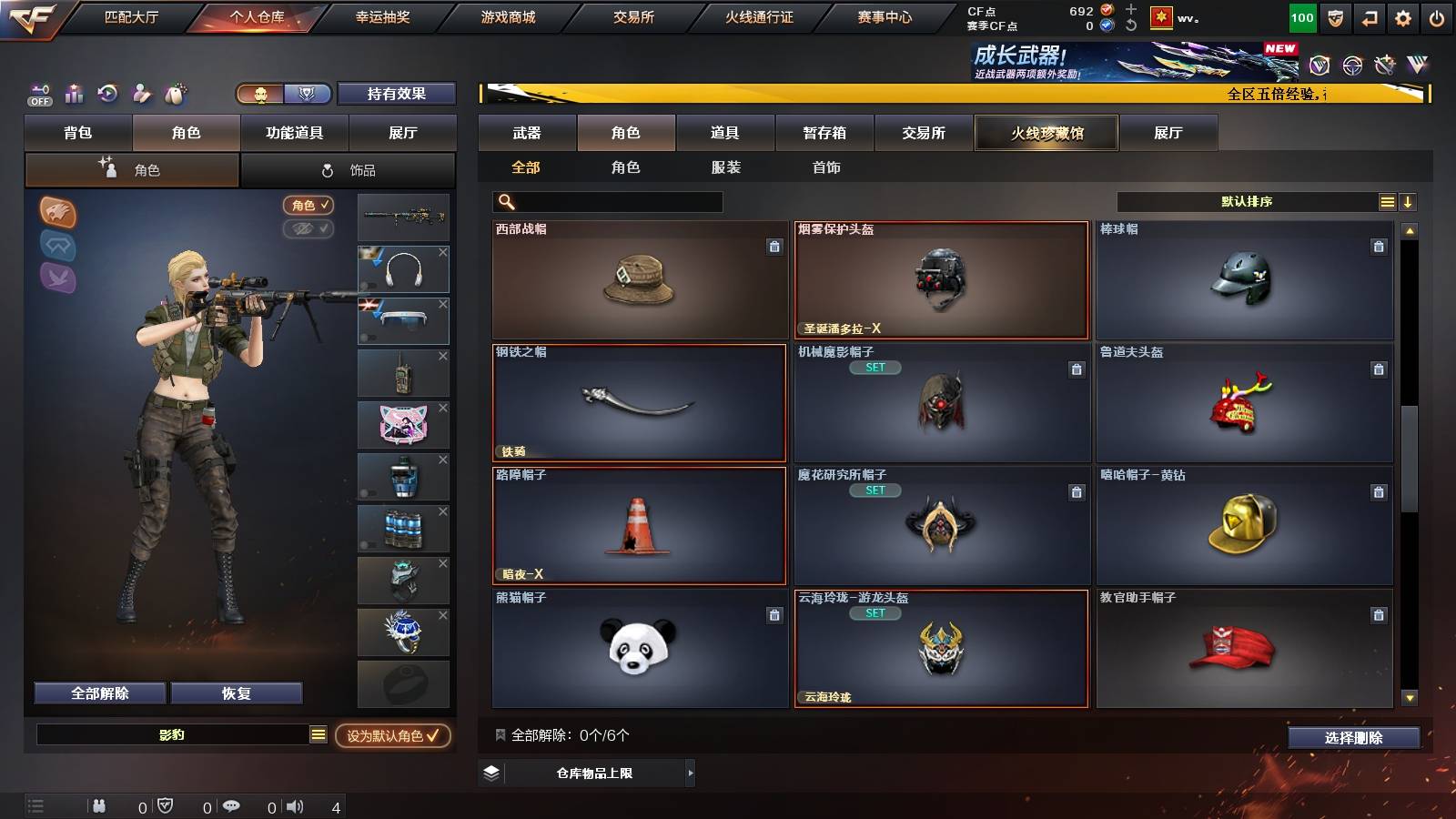Switch to the 火线珍藏馆 tab
The image size is (1456, 819).
pyautogui.click(x=1046, y=133)
